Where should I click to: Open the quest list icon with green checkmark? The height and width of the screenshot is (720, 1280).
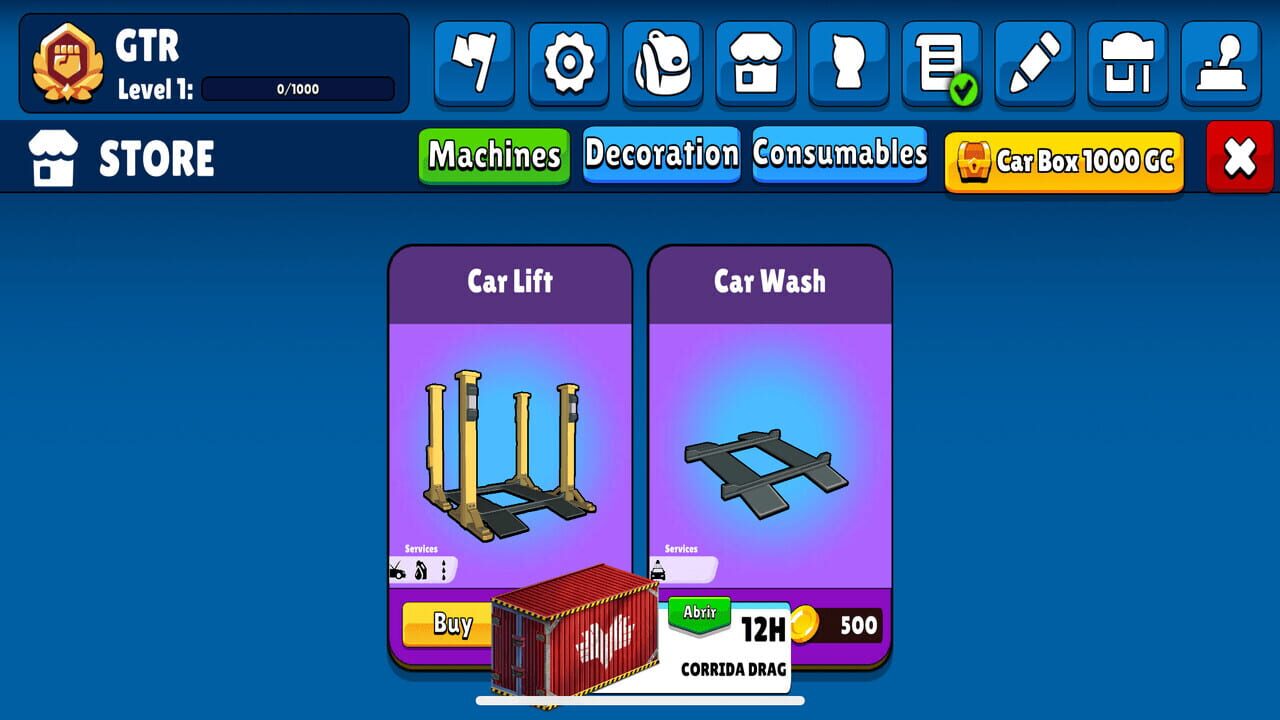941,62
